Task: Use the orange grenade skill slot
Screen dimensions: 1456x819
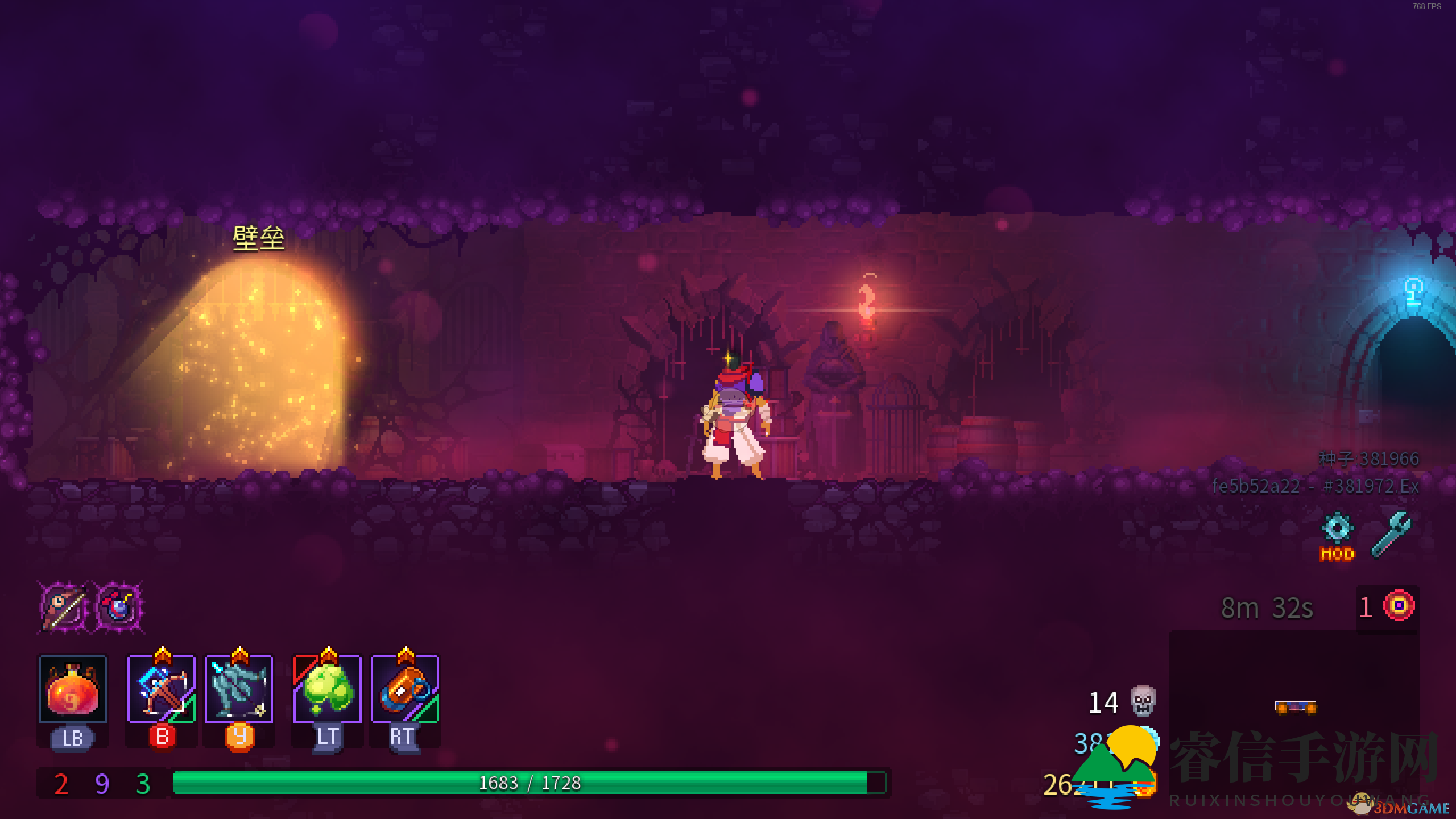Action: (x=404, y=689)
